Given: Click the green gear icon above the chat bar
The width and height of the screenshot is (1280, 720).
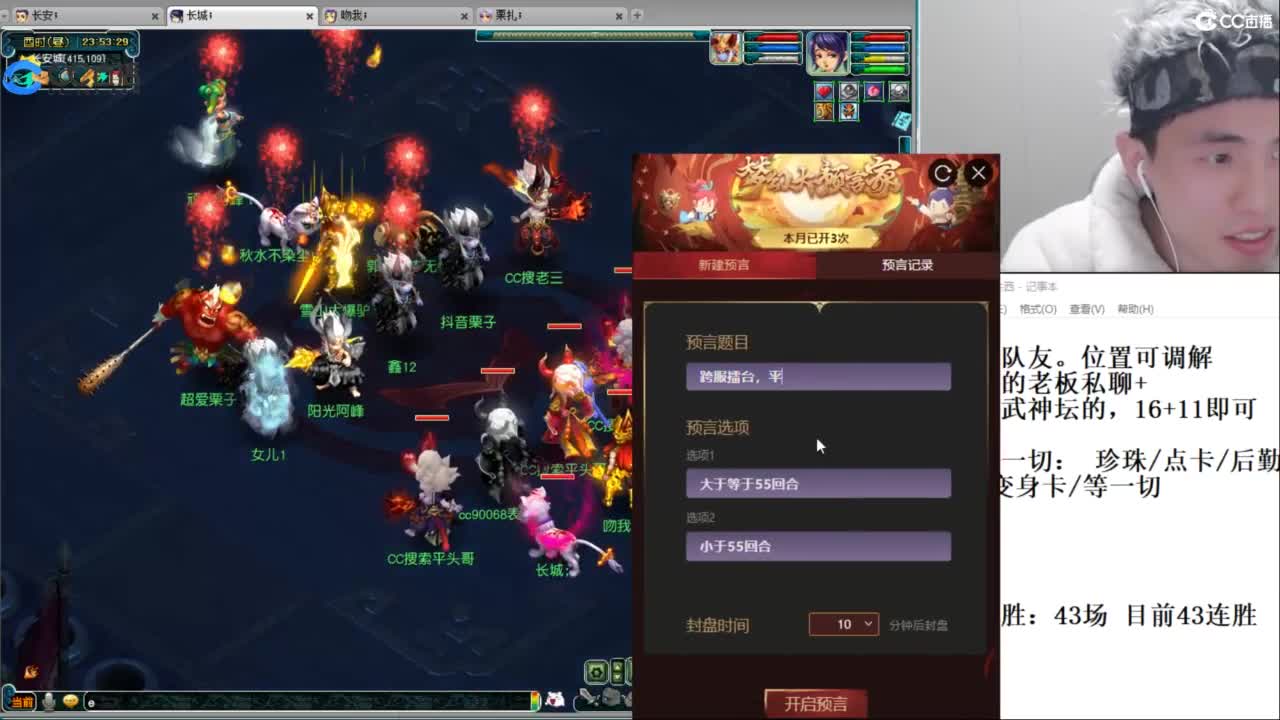Looking at the screenshot, I should (x=595, y=672).
